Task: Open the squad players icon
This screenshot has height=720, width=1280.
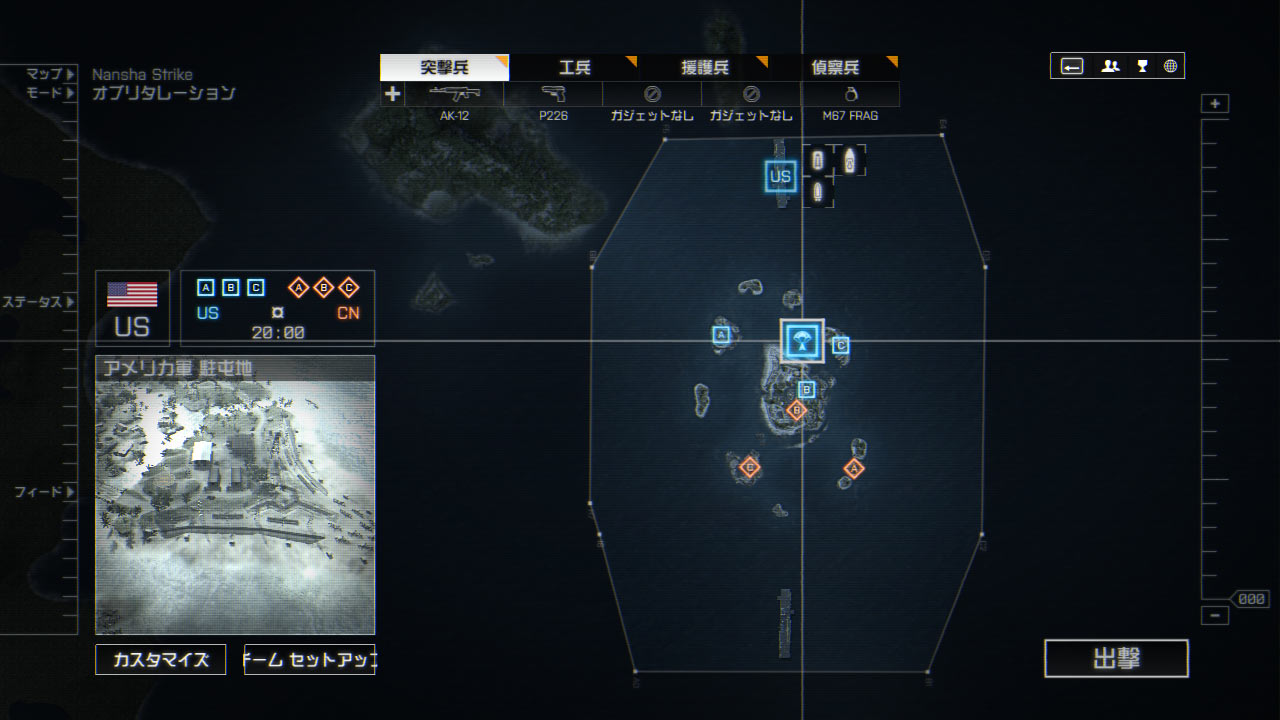Action: pyautogui.click(x=1110, y=66)
